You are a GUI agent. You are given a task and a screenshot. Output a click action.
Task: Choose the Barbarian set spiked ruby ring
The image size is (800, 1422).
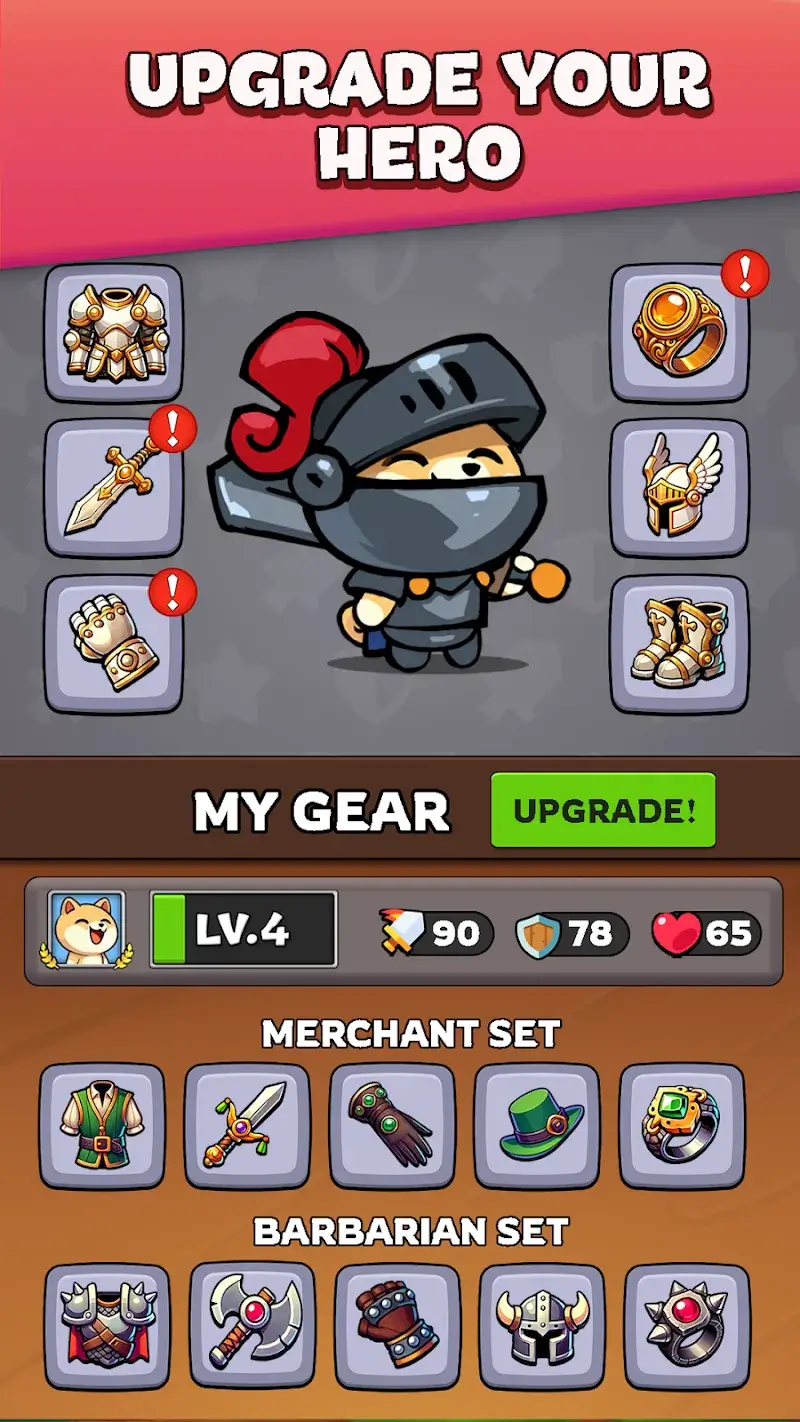(x=687, y=1326)
